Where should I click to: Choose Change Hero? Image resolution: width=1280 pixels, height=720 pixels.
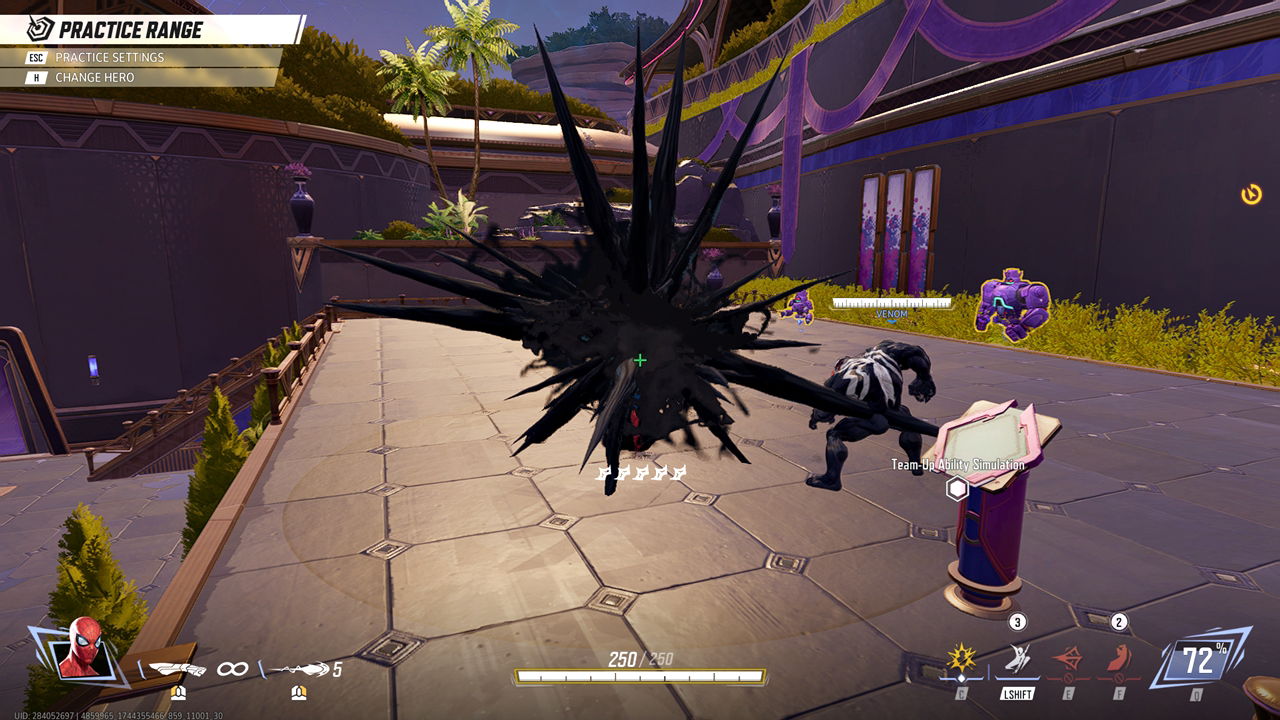[97, 76]
